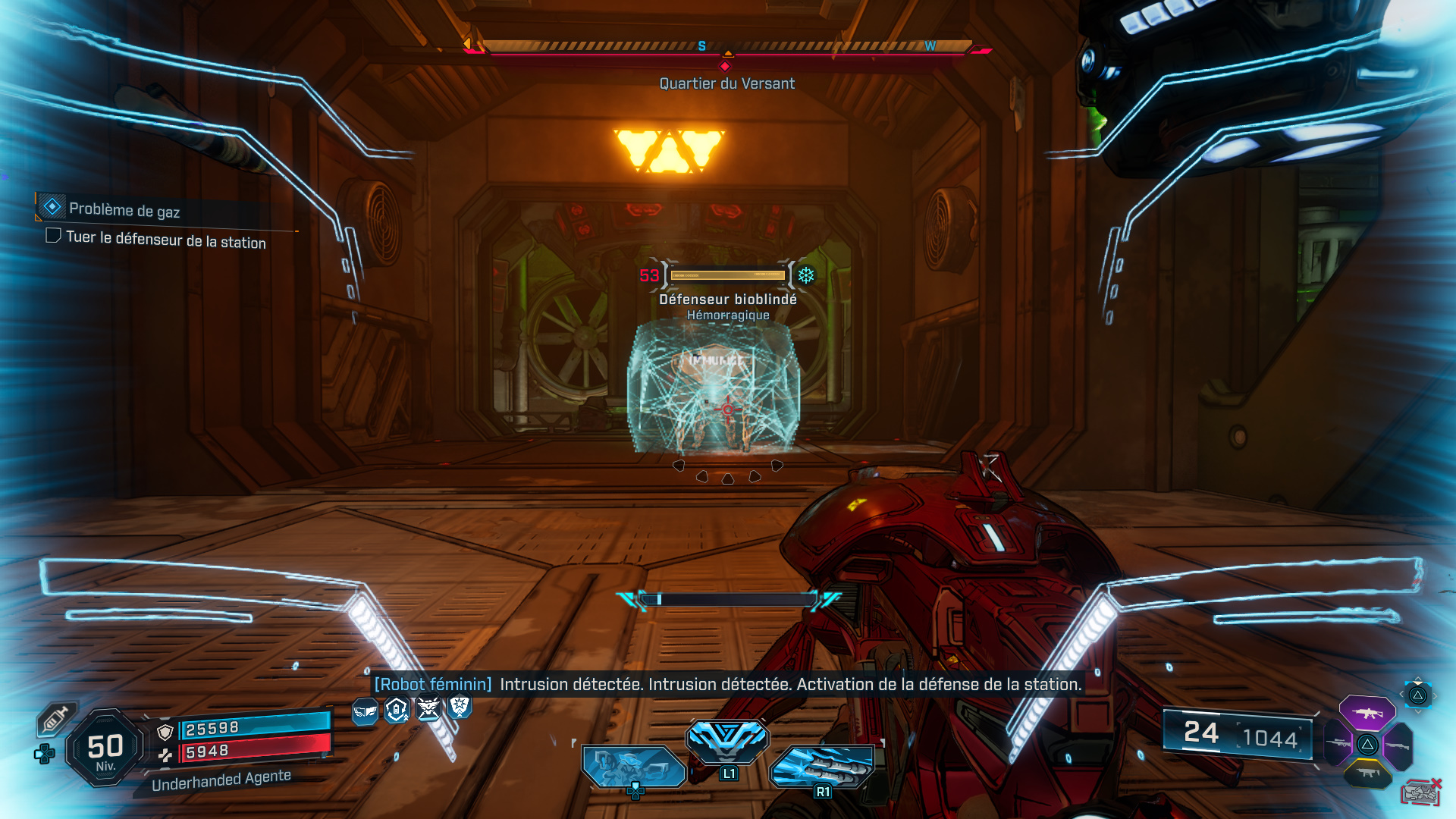Screen dimensions: 1456x819
Task: Select the assault rifle on the weapon wheel
Action: [x=1368, y=714]
